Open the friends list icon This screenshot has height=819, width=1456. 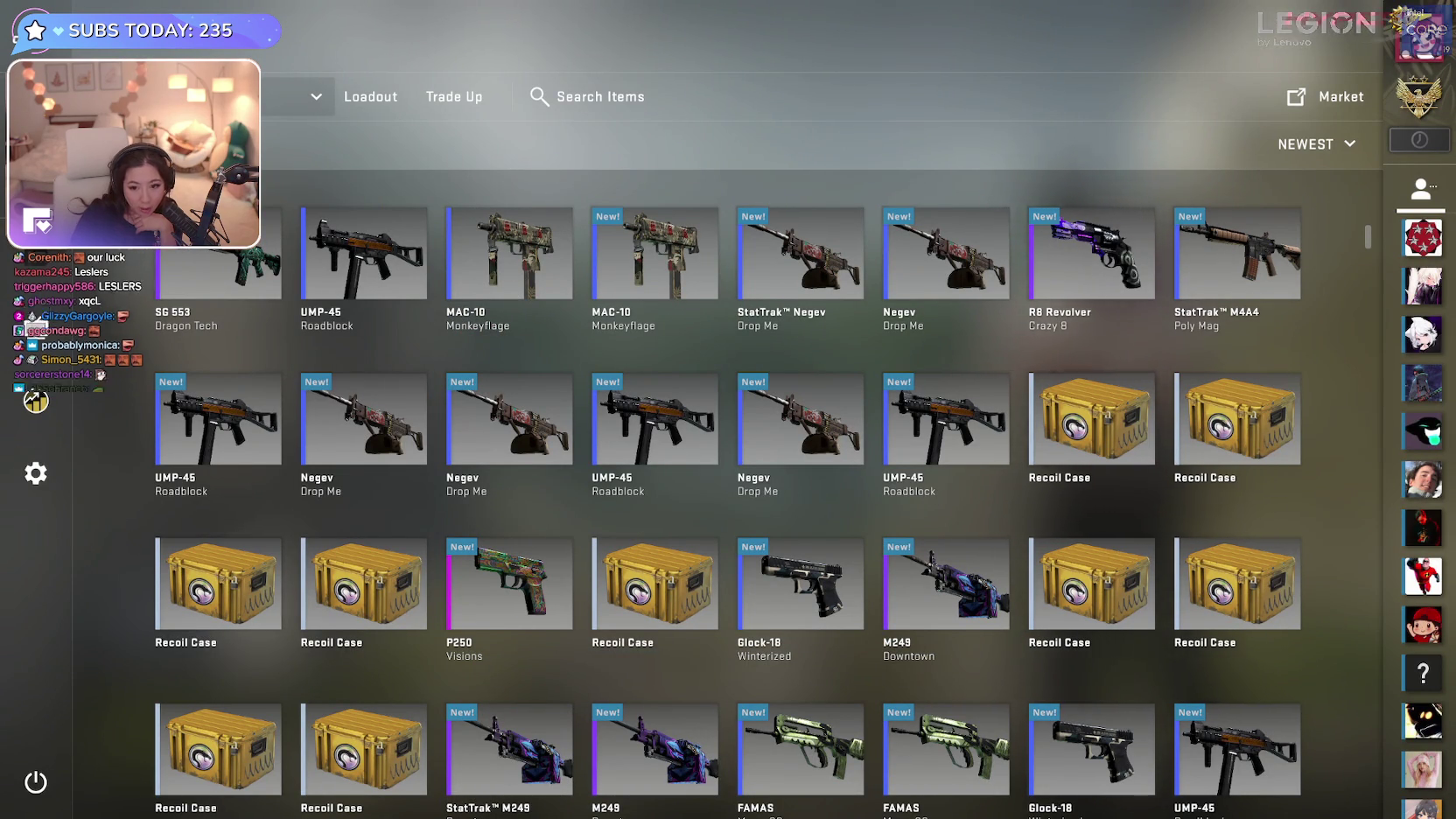tap(1421, 188)
